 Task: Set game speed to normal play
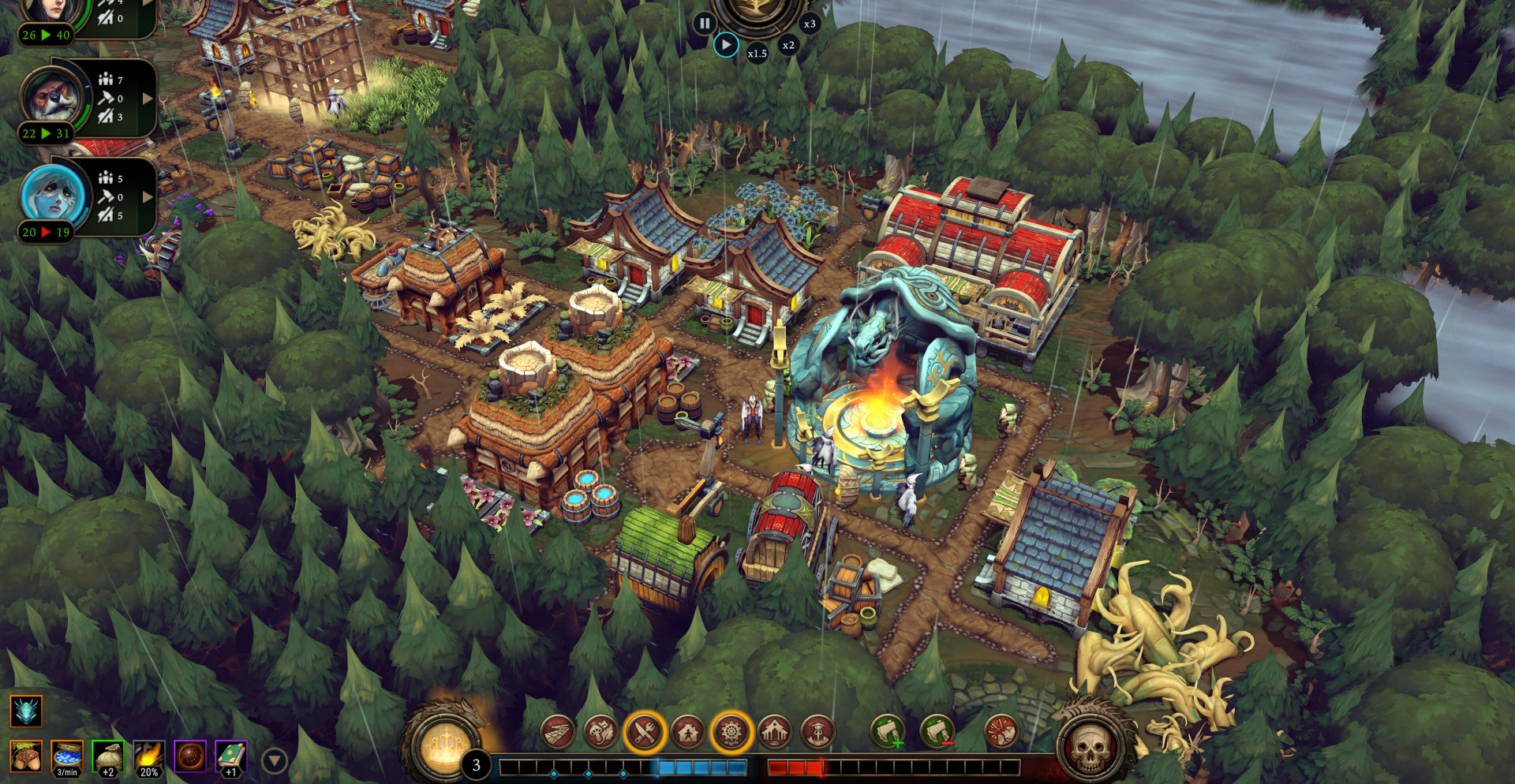coord(726,45)
